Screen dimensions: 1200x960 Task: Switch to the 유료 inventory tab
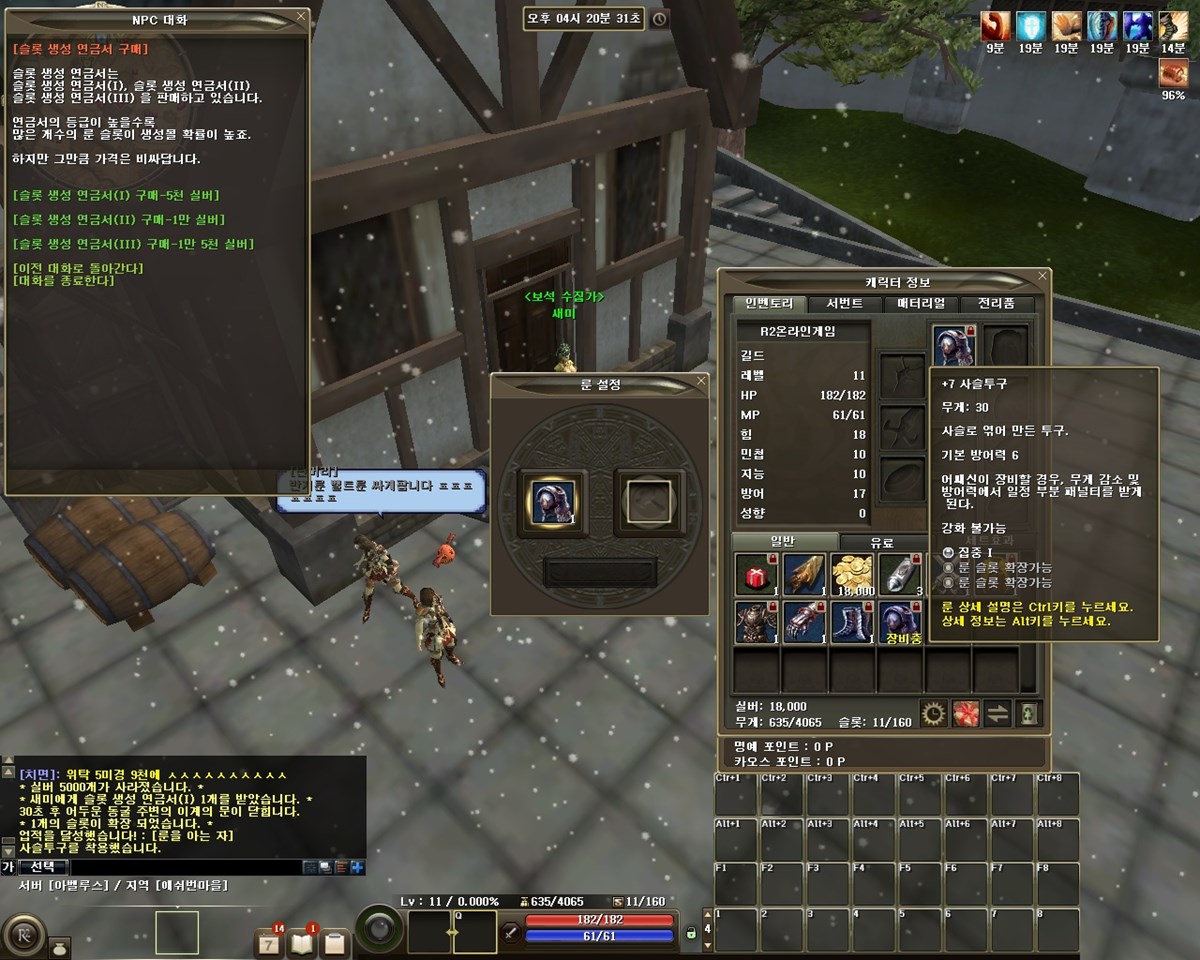click(881, 542)
